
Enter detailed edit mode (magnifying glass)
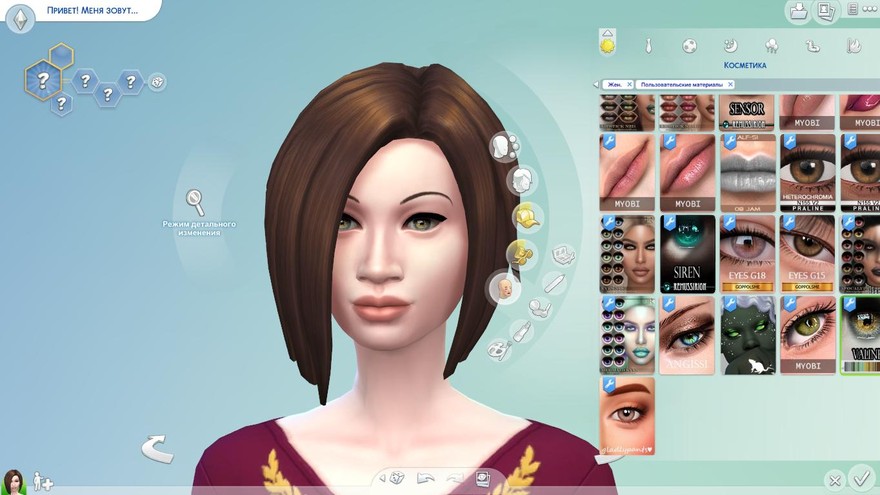[195, 201]
